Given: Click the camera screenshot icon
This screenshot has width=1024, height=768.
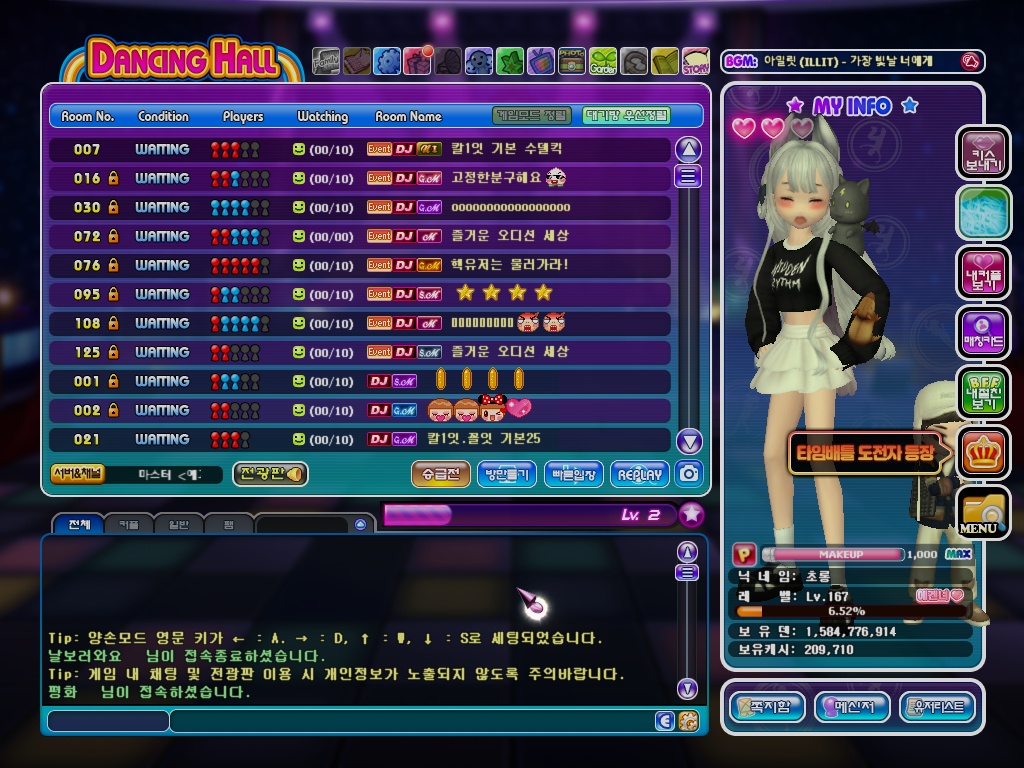Looking at the screenshot, I should [x=689, y=473].
